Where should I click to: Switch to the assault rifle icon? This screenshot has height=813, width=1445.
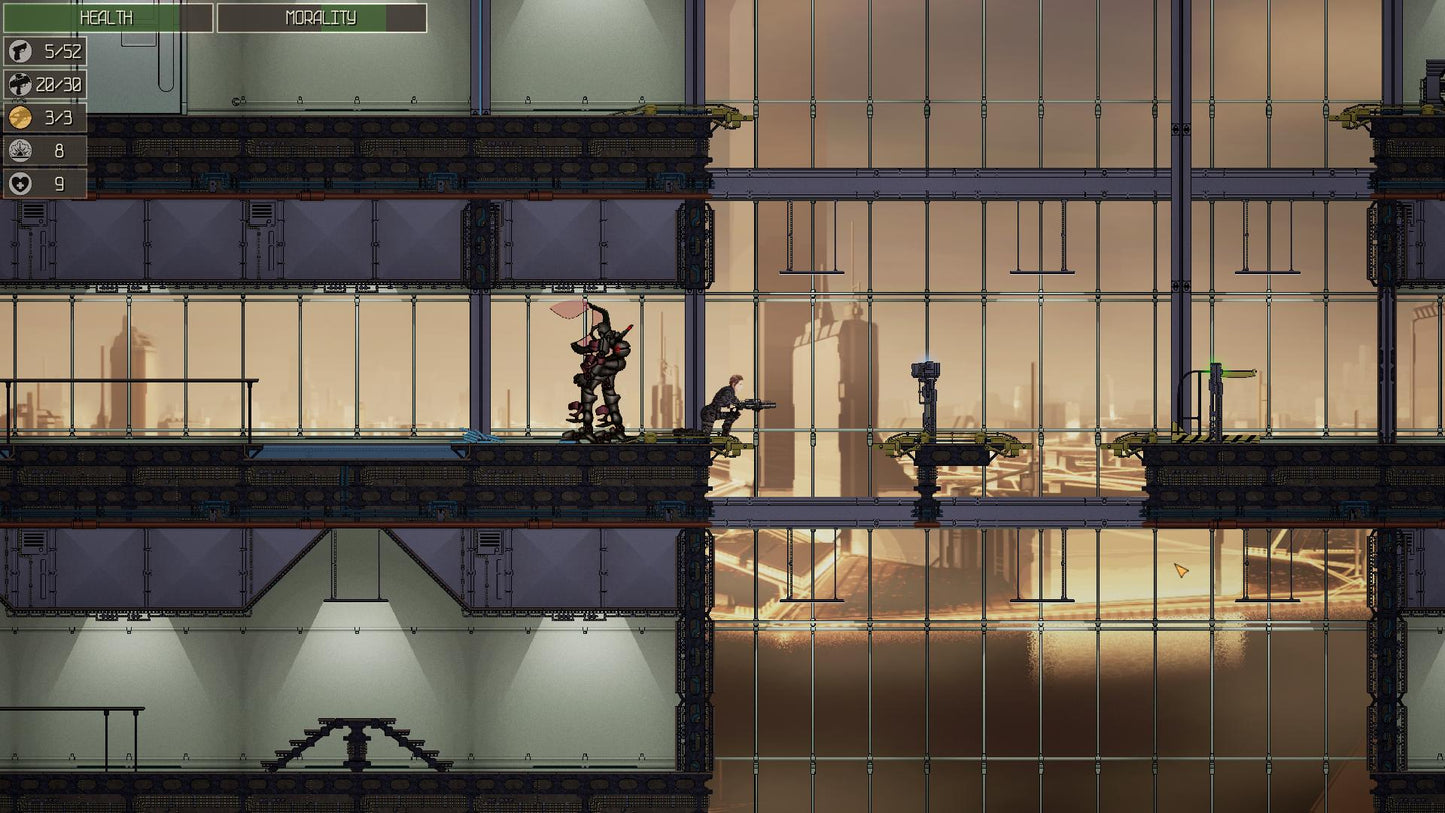20,85
